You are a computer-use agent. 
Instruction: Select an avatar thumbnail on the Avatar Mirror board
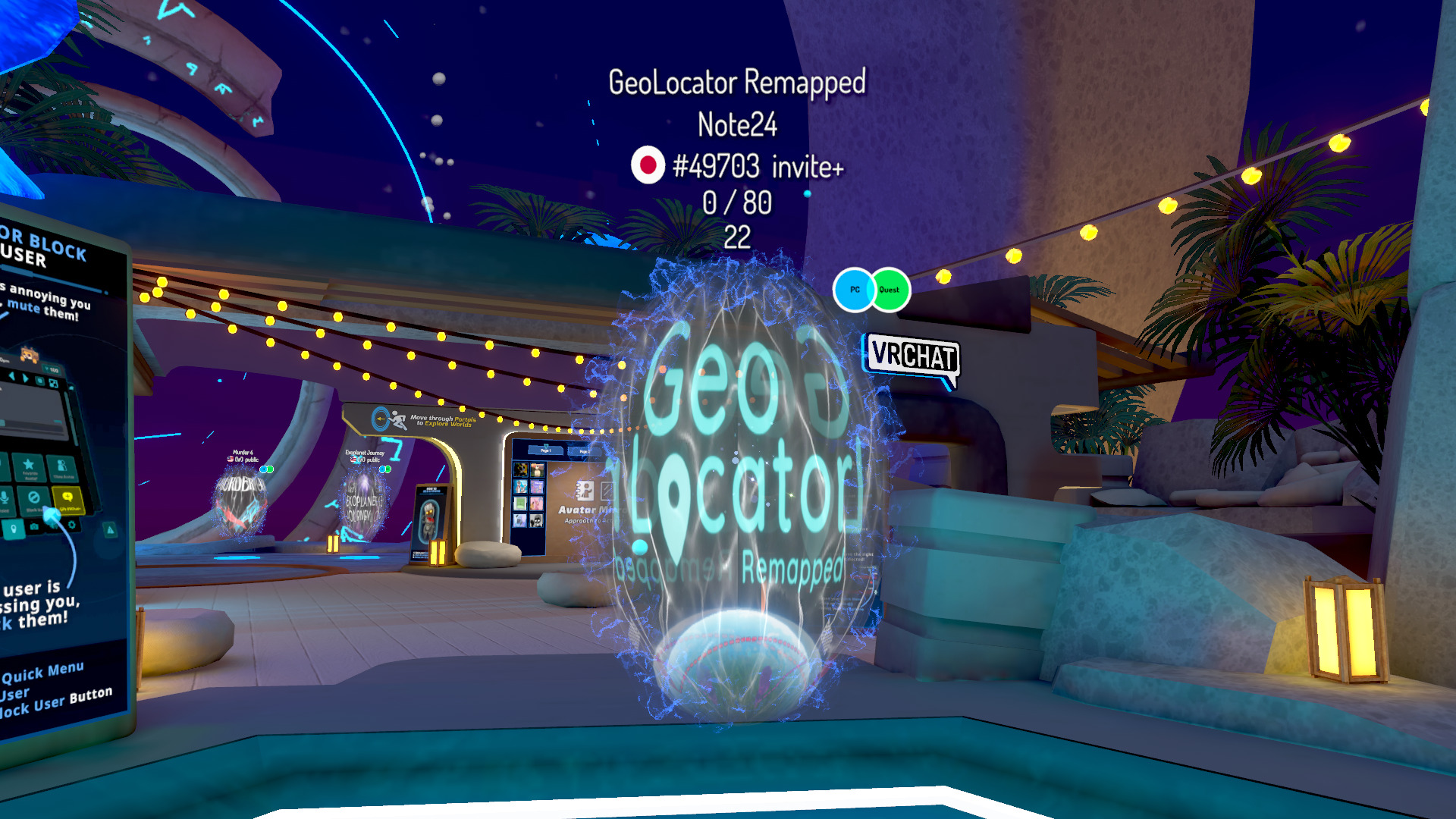[520, 469]
